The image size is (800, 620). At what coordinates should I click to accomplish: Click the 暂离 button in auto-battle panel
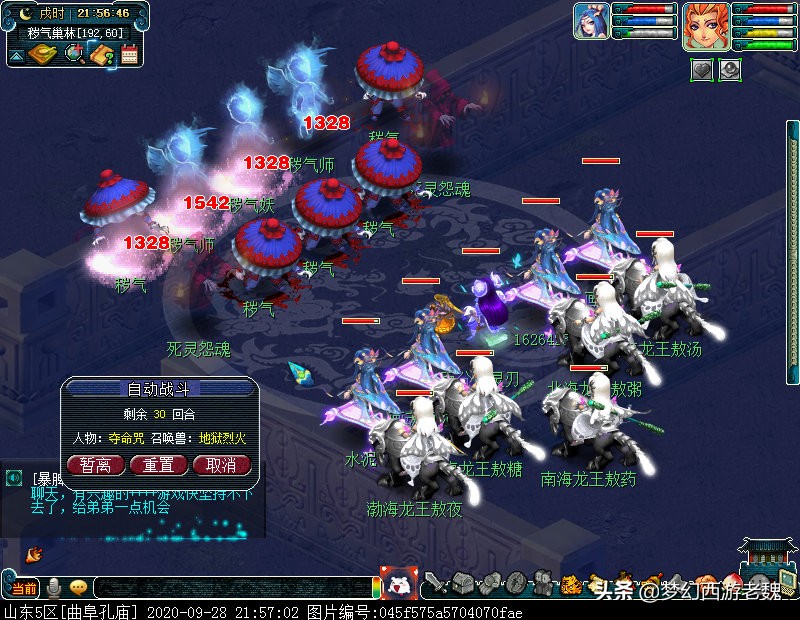click(95, 464)
